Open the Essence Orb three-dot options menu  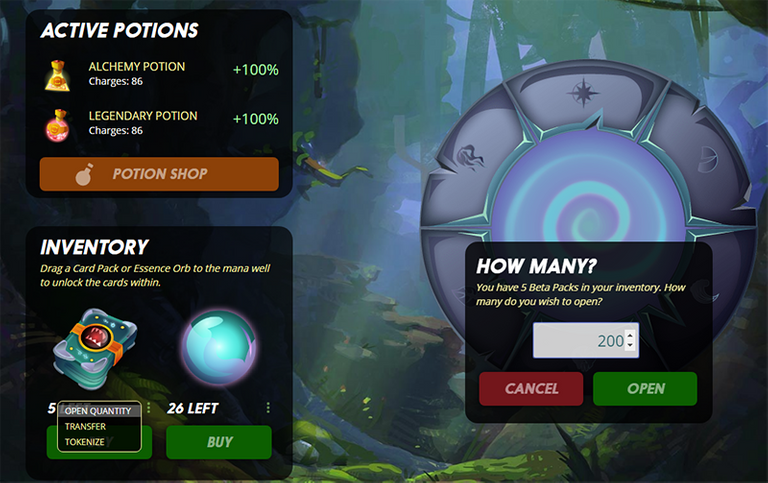(x=268, y=408)
